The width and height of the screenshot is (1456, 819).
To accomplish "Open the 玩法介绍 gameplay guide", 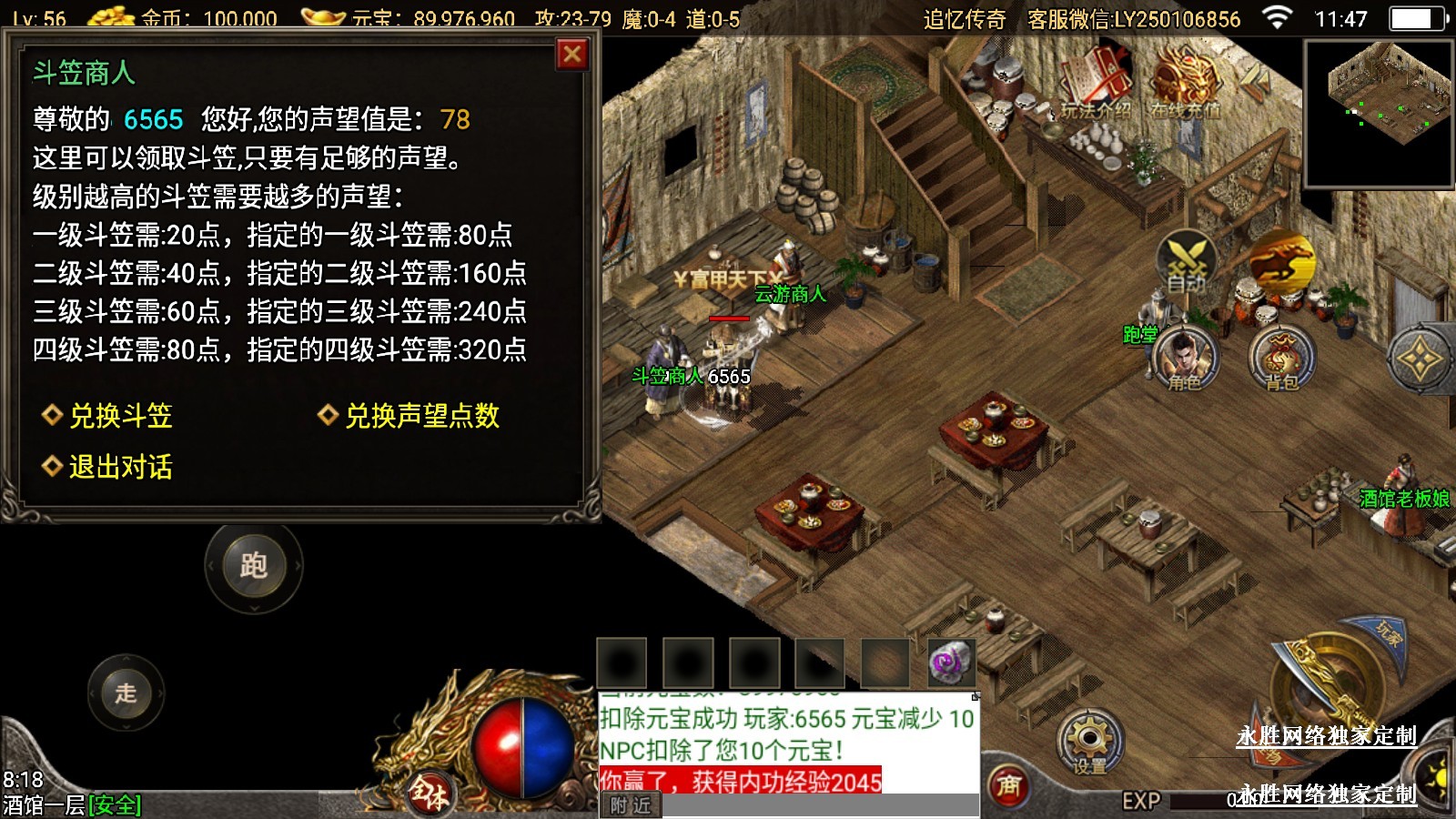I will [x=1097, y=82].
